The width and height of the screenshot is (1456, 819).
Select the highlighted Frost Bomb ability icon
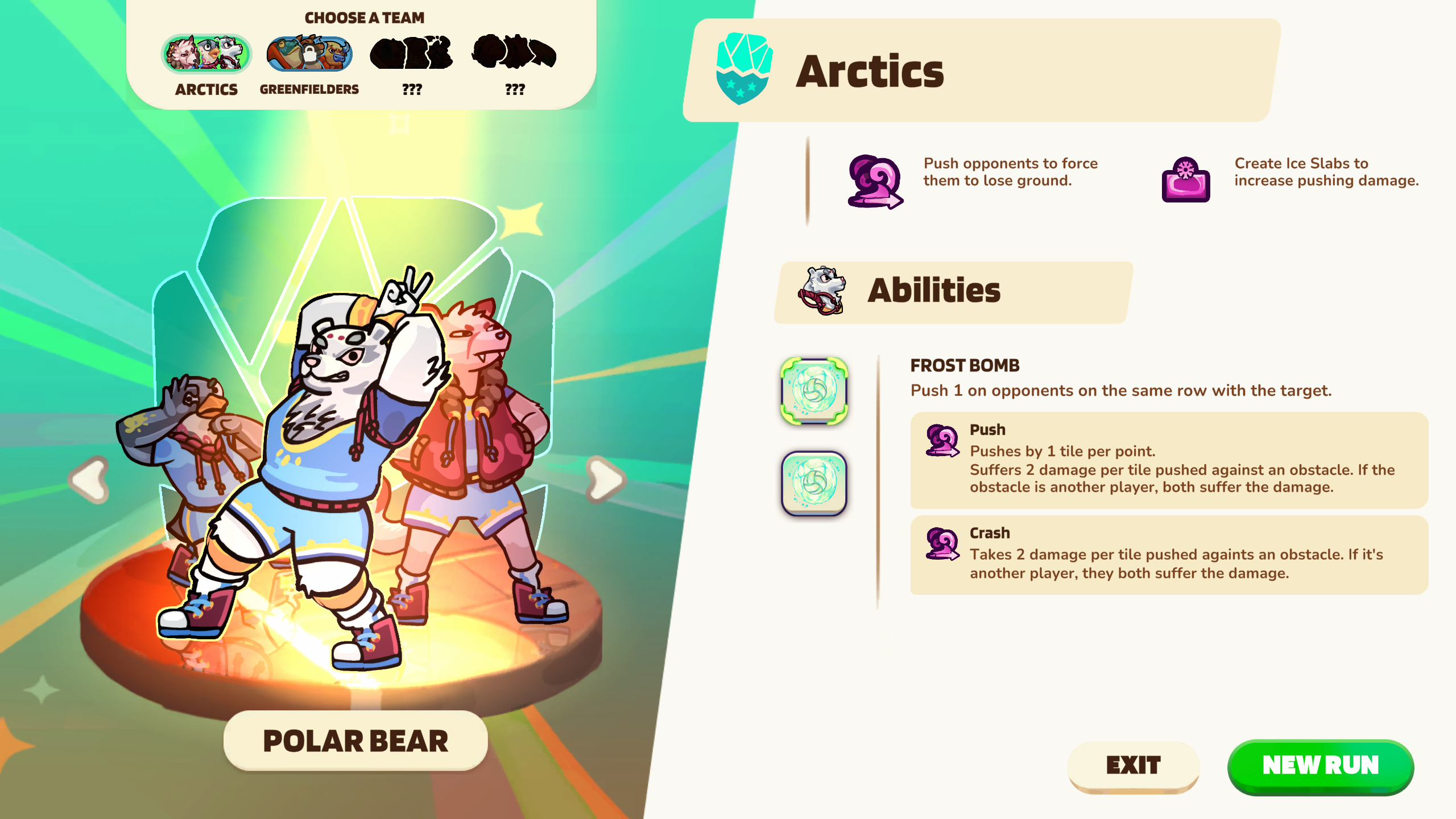pos(814,391)
